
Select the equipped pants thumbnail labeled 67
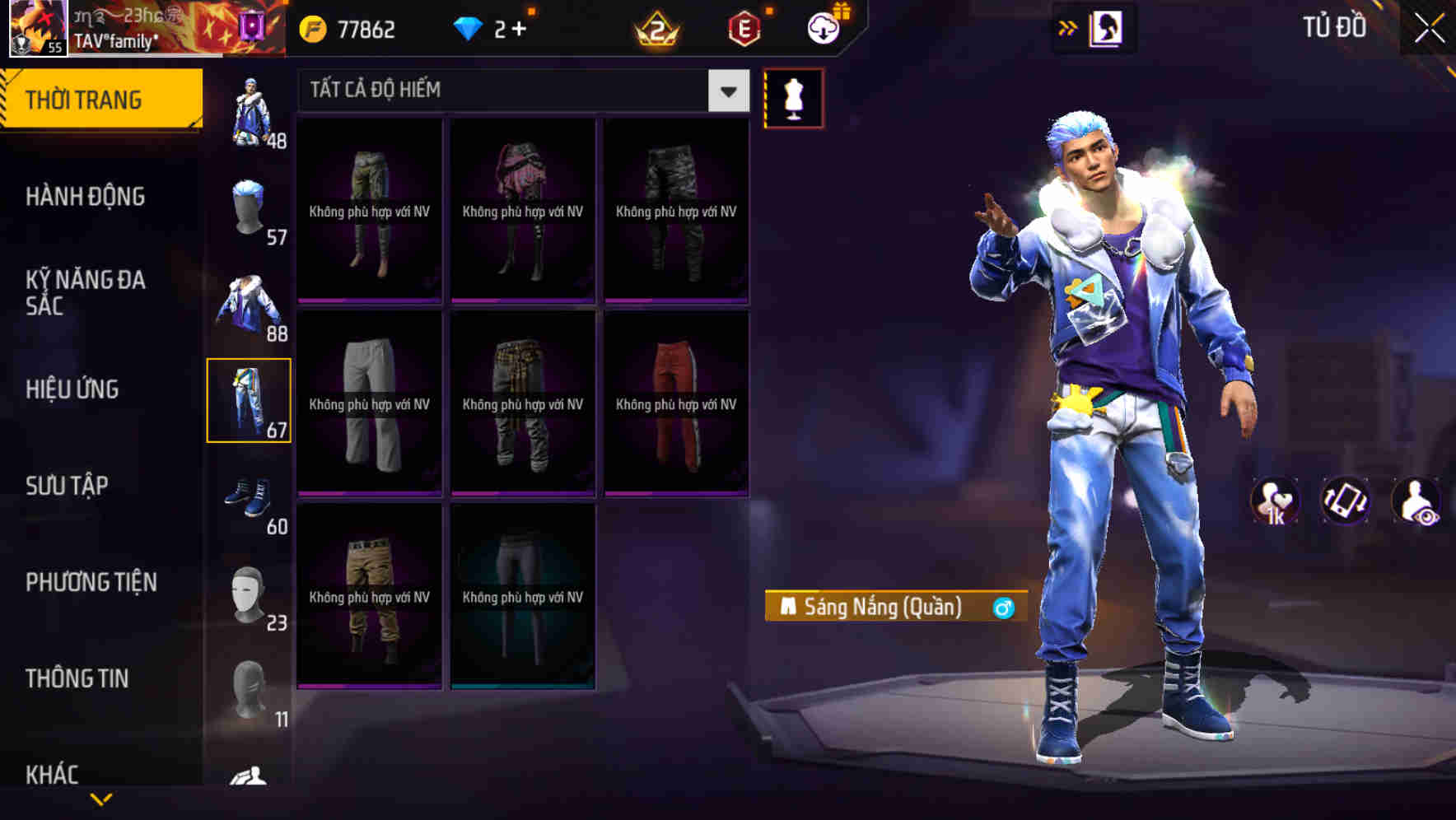[x=250, y=399]
